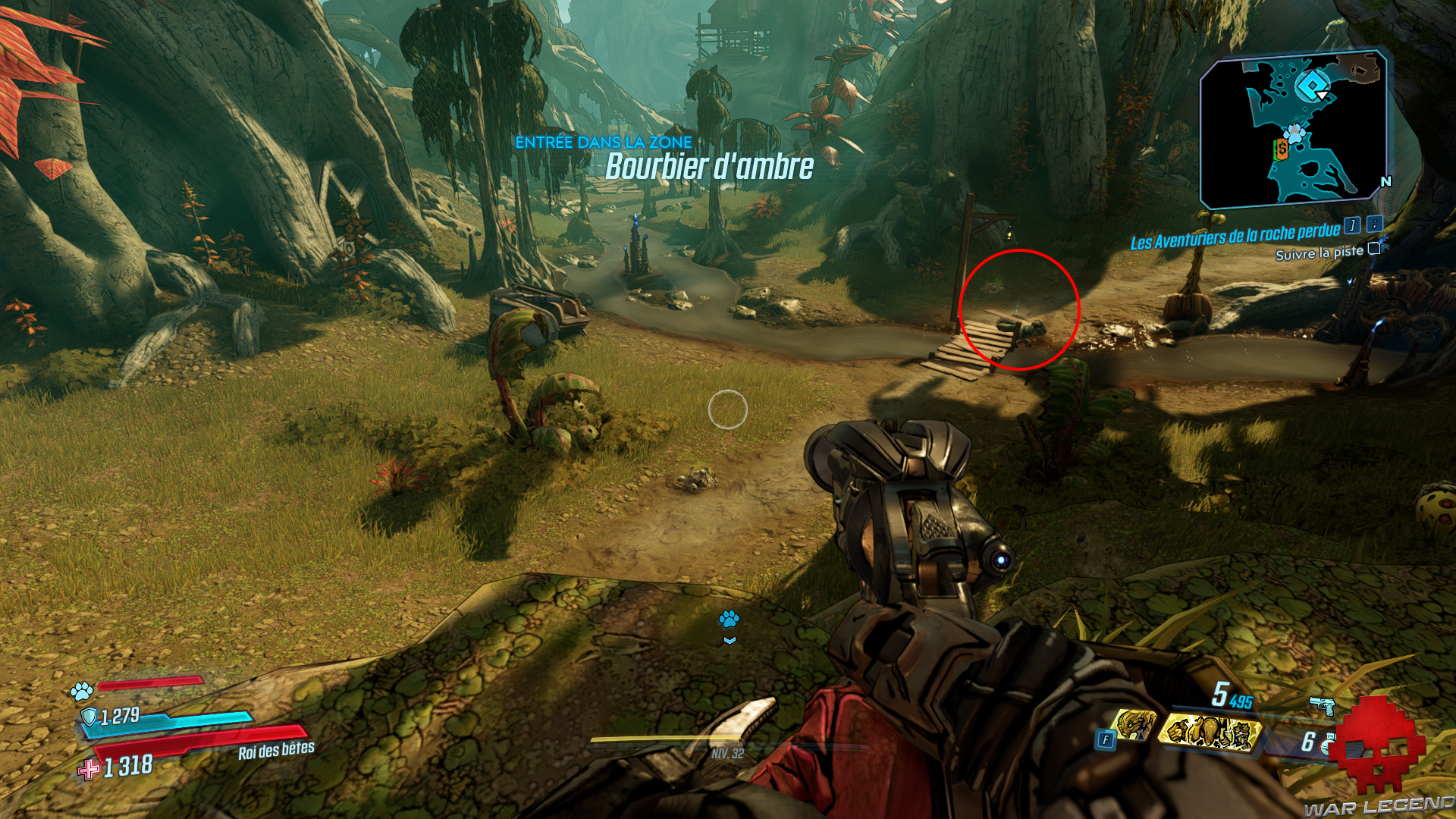Select the pistol ammo icon
This screenshot has width=1456, height=819.
(1323, 705)
